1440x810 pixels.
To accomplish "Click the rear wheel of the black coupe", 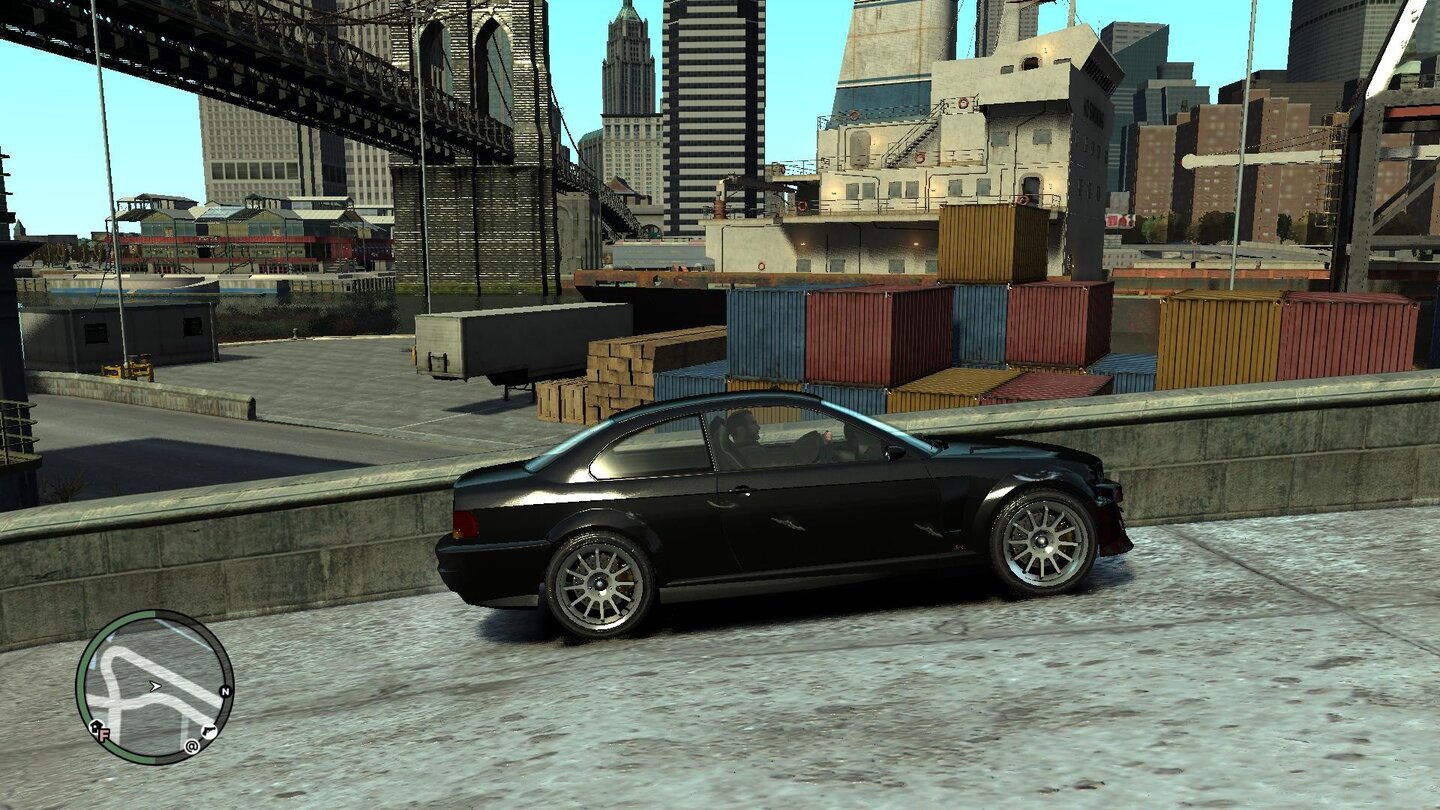I will click(598, 585).
